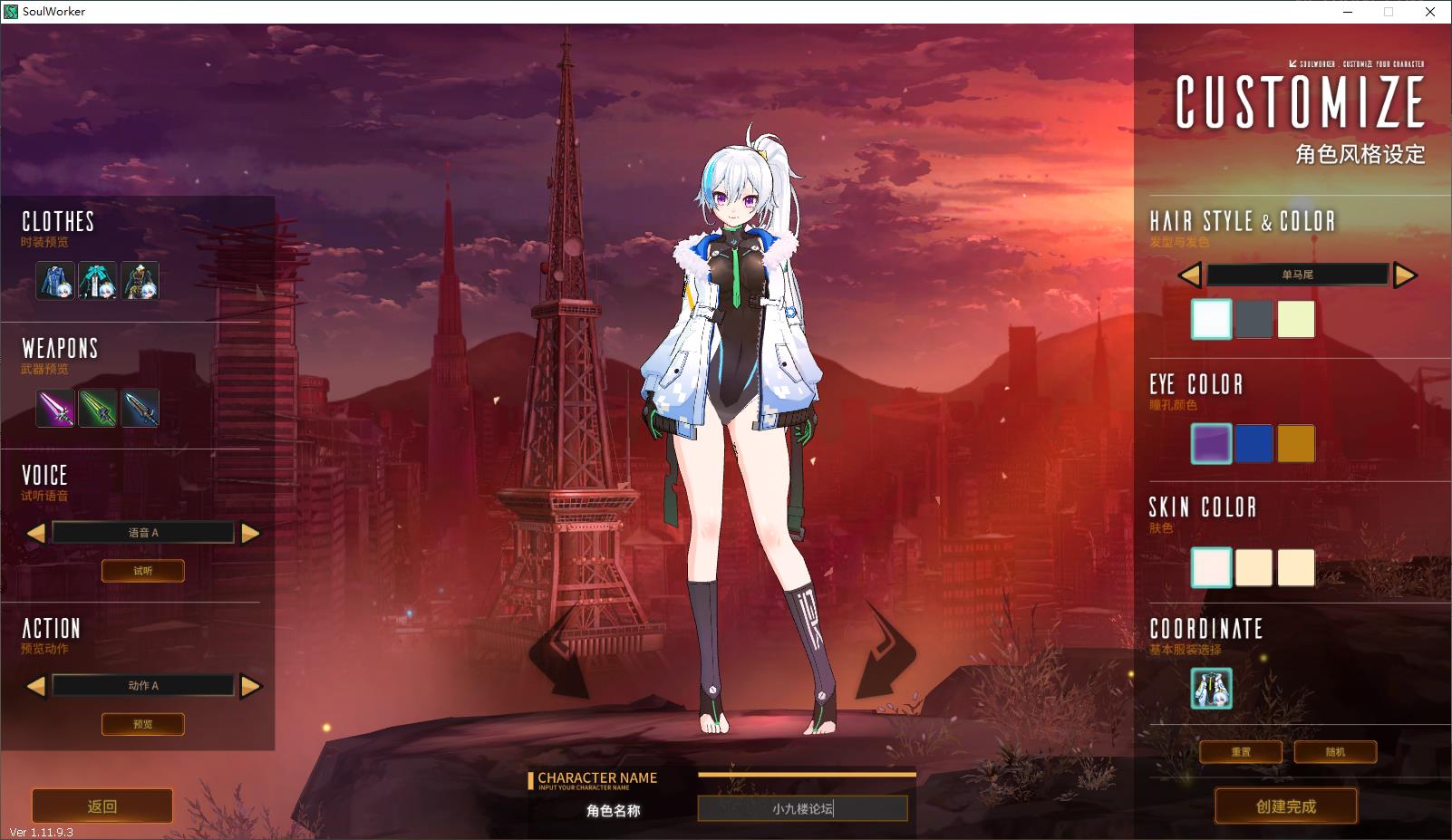Click the next arrow on action 动作A selector
The image size is (1452, 840).
[251, 685]
